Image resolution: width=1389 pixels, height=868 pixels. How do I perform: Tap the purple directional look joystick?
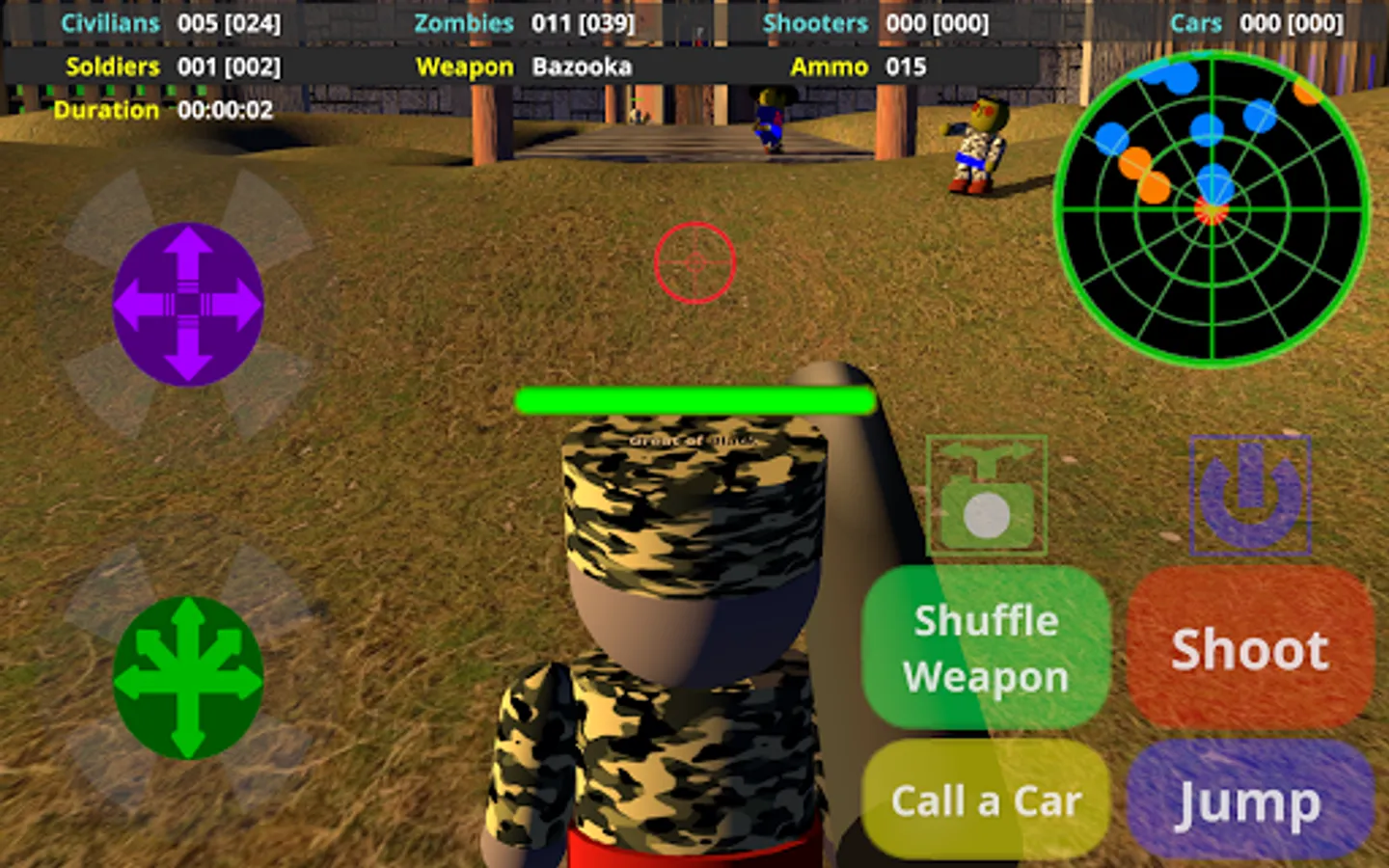click(187, 304)
